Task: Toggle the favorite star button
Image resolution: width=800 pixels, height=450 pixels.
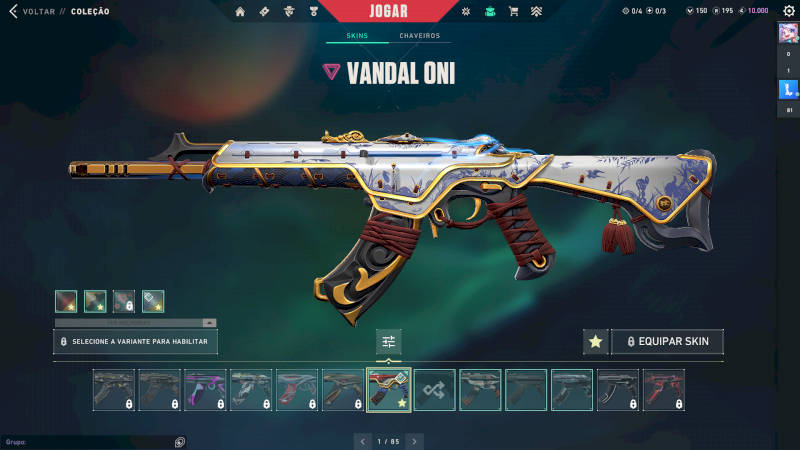Action: 595,342
